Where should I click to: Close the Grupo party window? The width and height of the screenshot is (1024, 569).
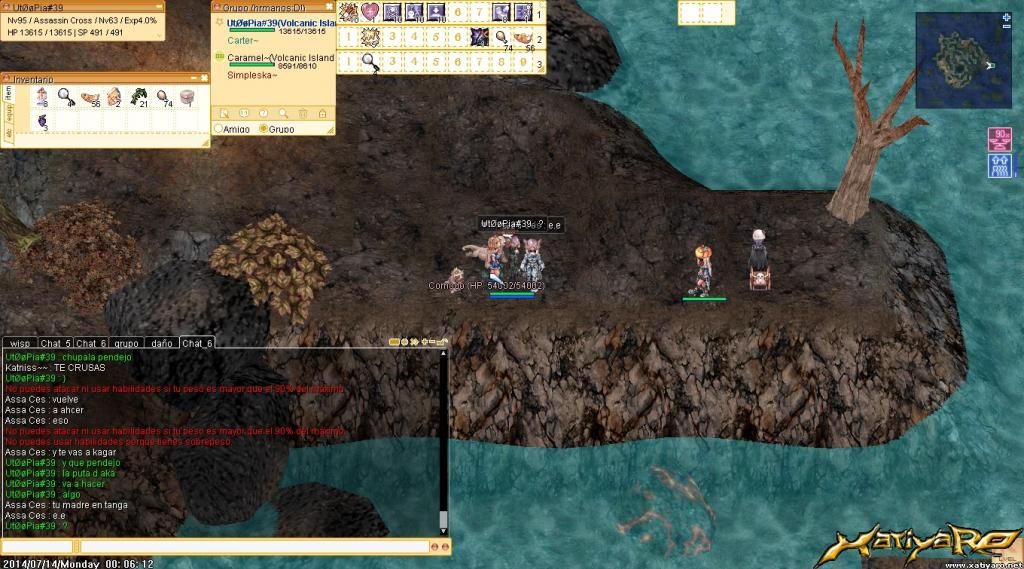pos(328,7)
